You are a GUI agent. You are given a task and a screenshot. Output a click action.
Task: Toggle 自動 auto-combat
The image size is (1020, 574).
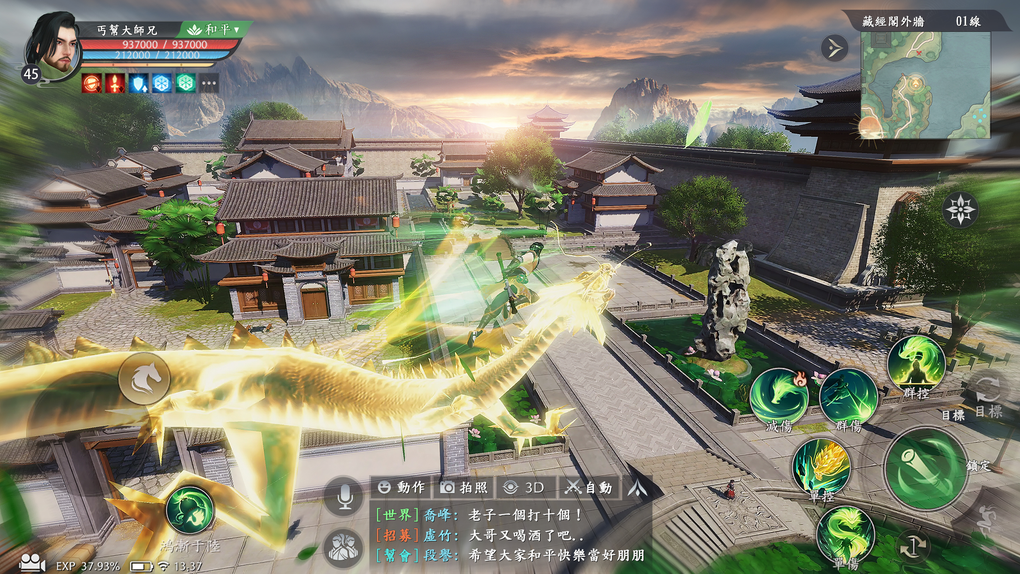coord(588,488)
